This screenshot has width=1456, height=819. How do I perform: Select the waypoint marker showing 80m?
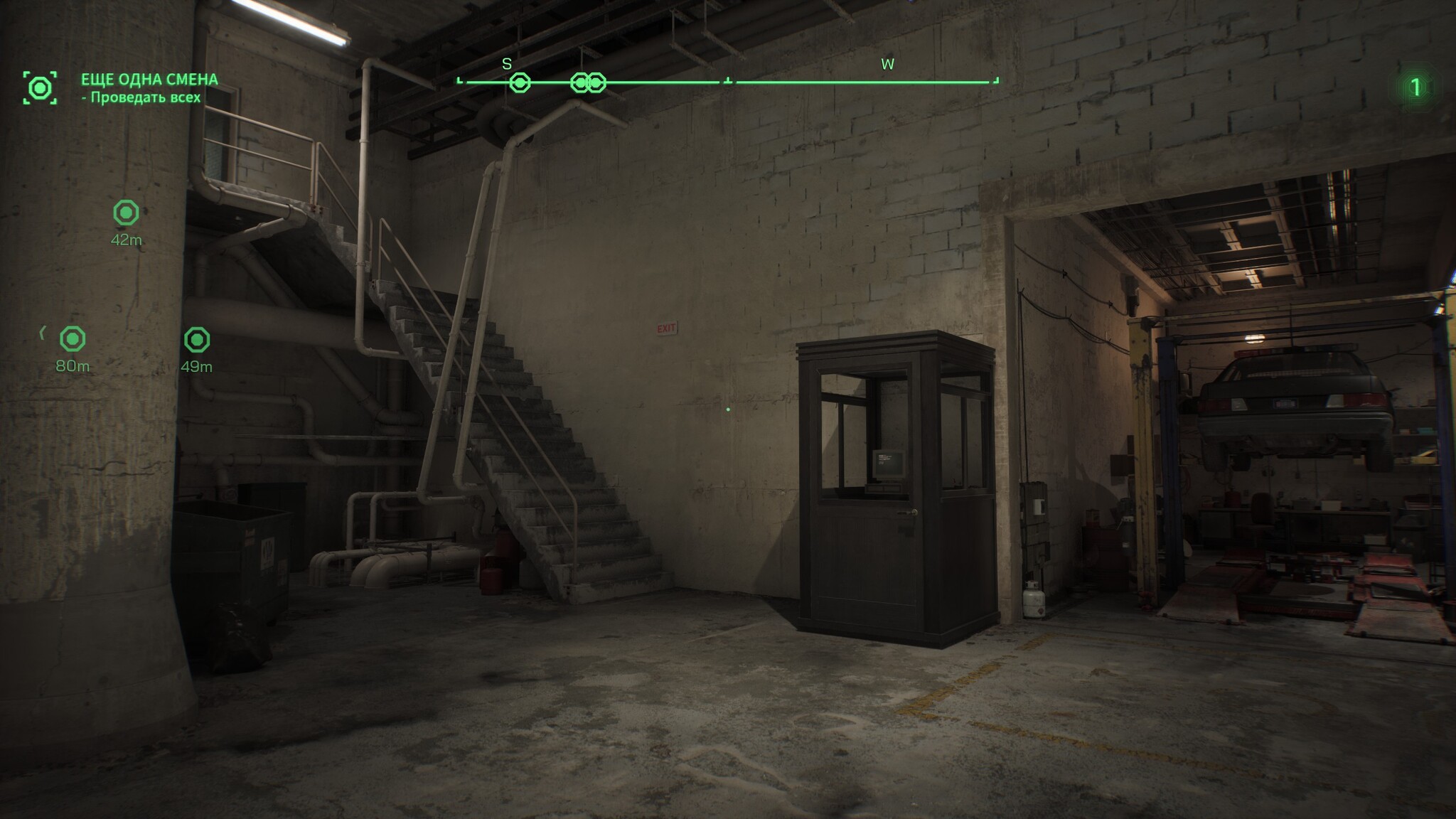point(73,339)
